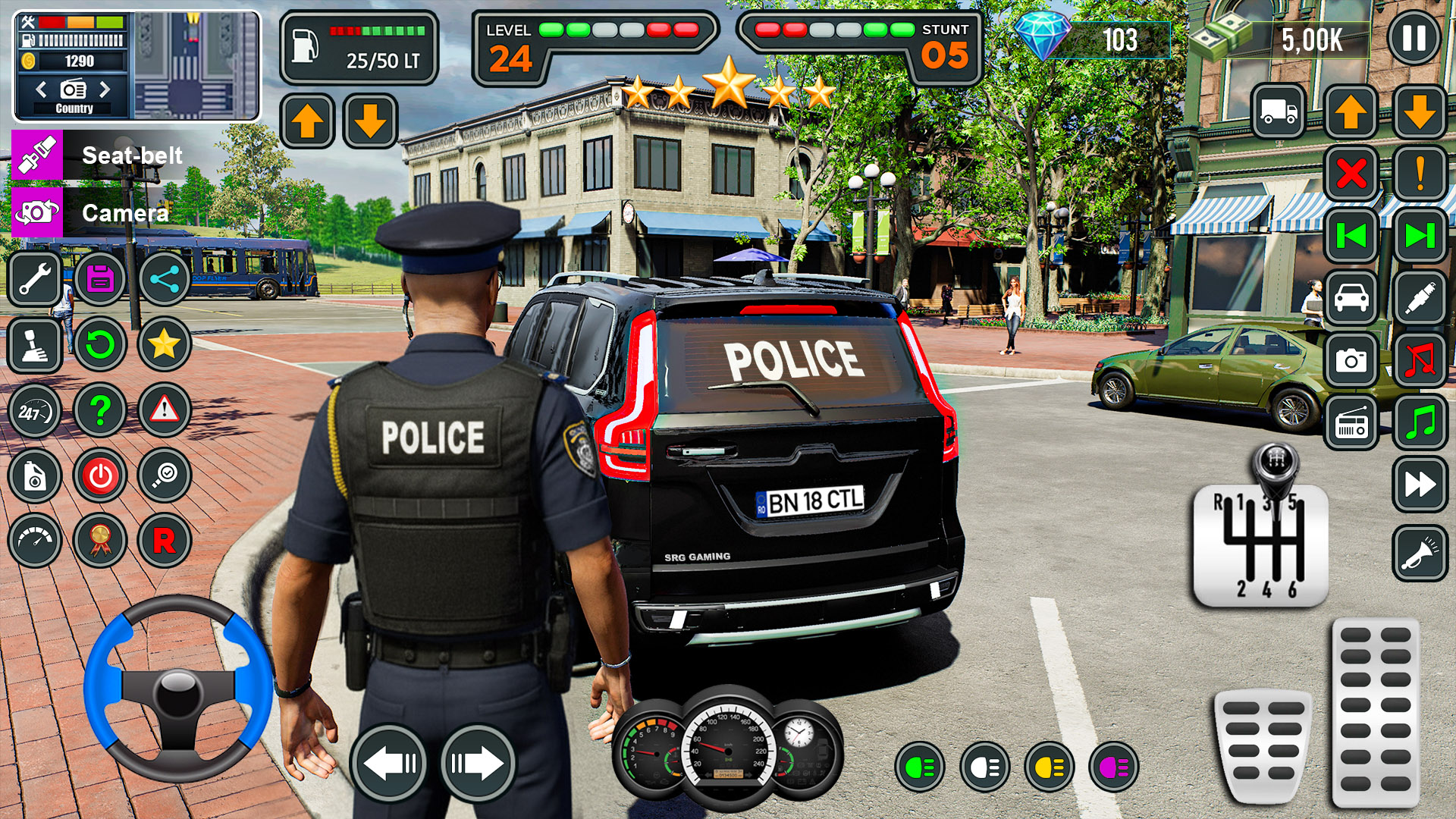Share the game via share icon
Viewport: 1456px width, 819px height.
tap(164, 279)
